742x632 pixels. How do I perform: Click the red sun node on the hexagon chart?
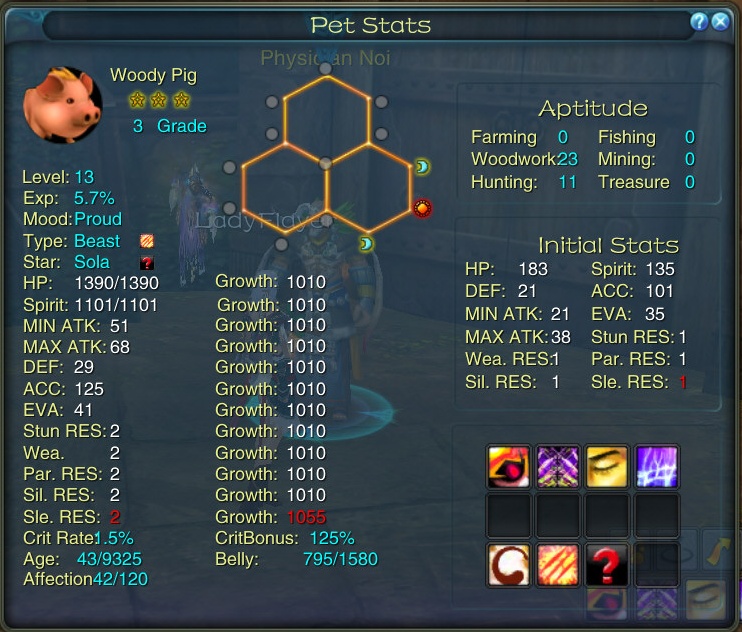(x=422, y=208)
